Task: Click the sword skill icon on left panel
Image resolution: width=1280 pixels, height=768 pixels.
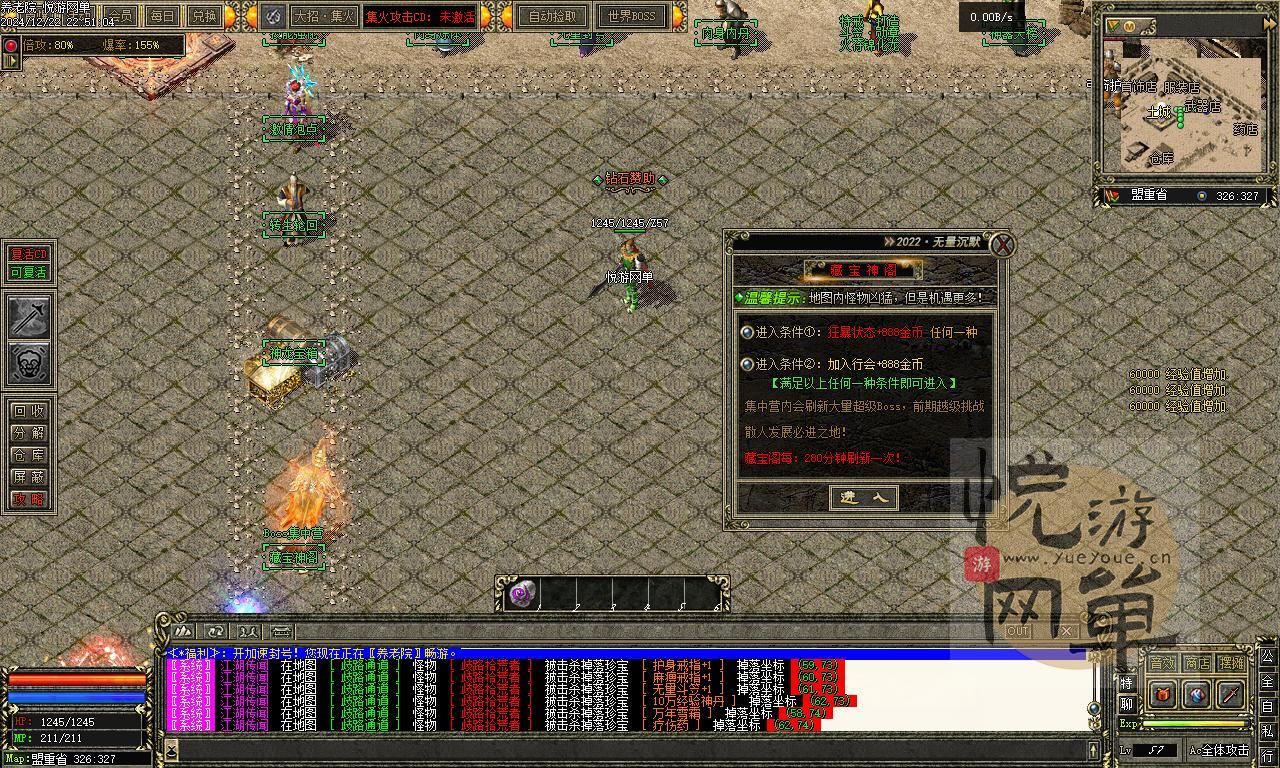Action: click(29, 317)
